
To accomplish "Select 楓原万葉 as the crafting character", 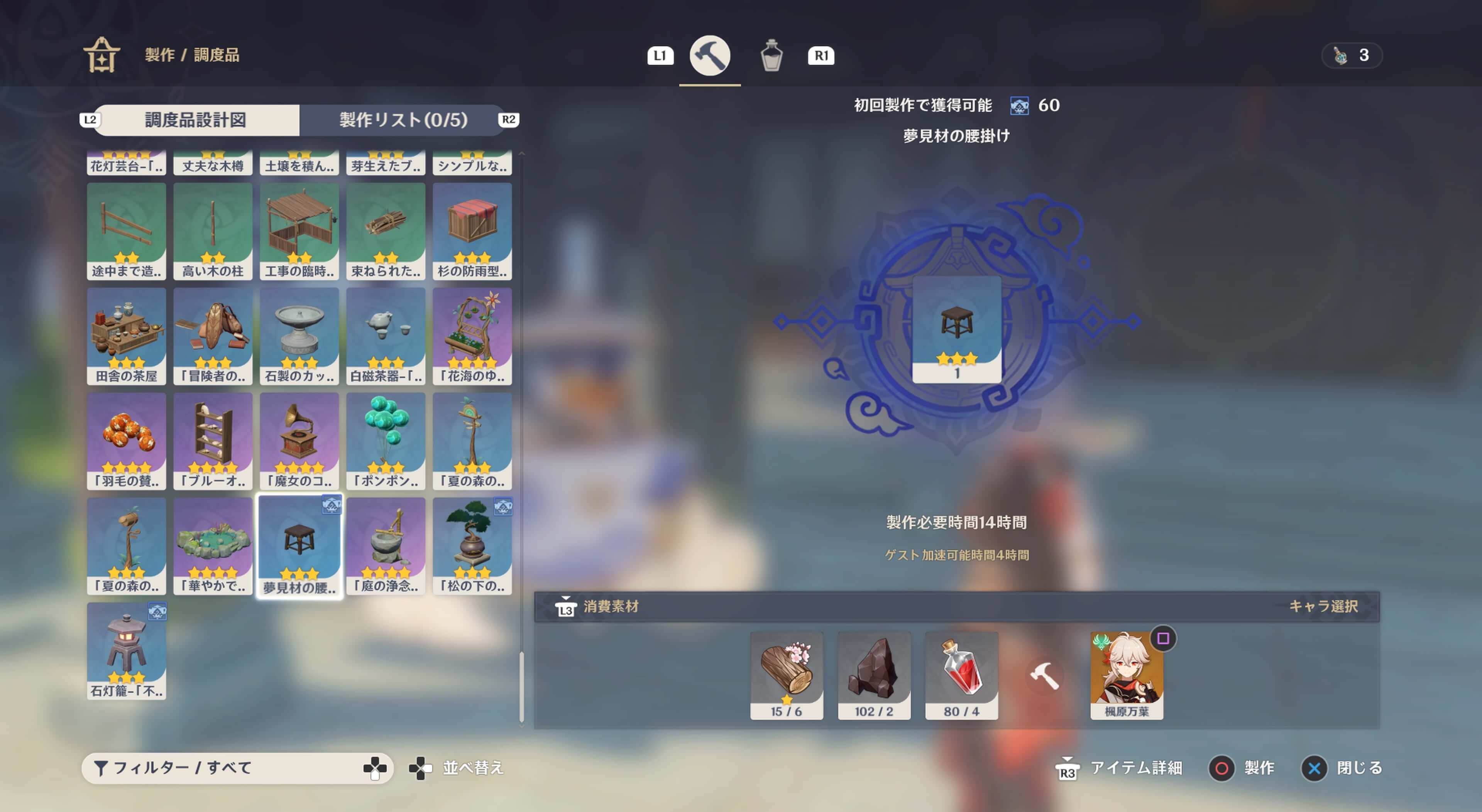I will (x=1127, y=672).
